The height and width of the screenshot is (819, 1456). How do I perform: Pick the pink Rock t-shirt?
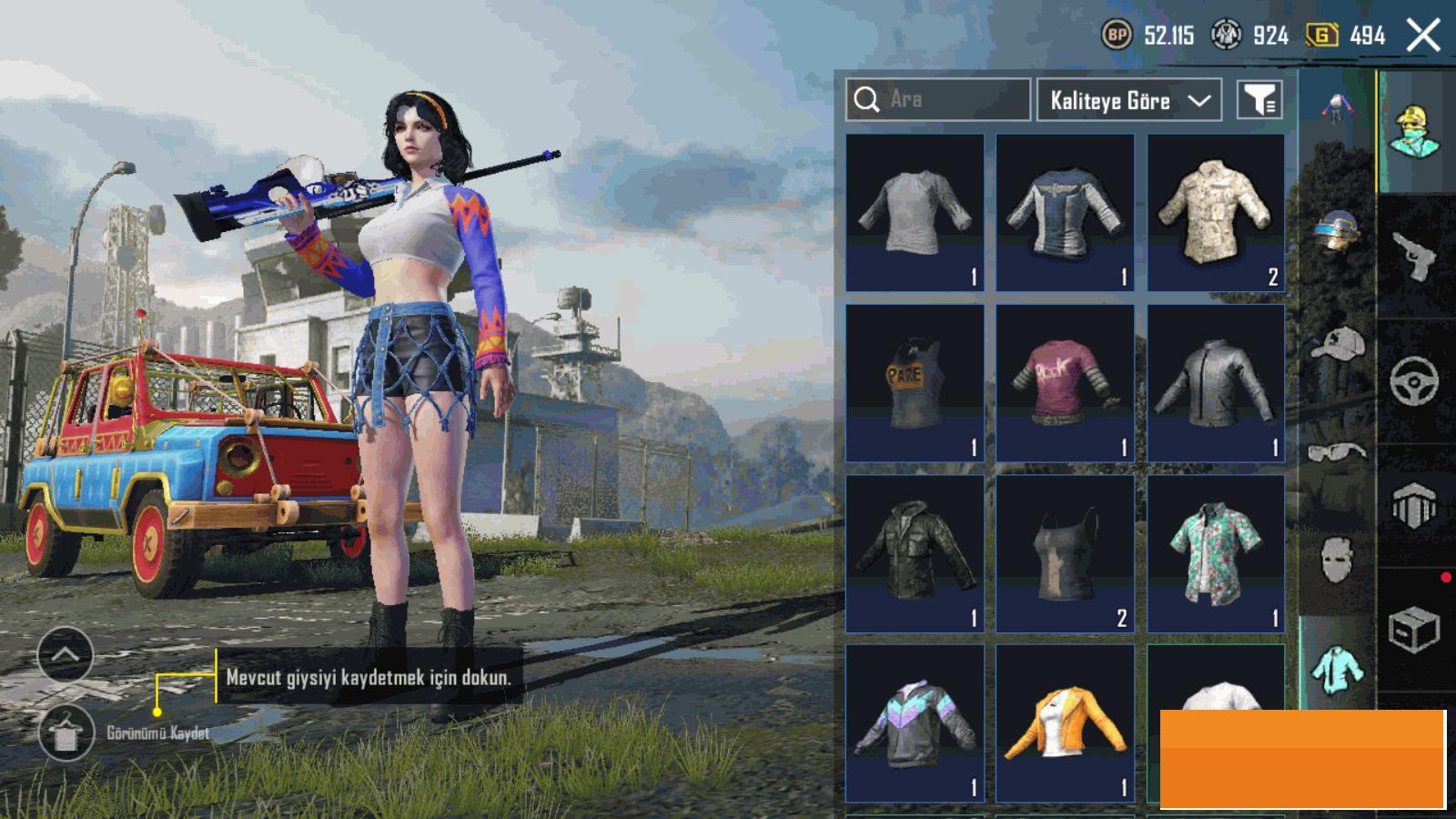tap(1065, 383)
